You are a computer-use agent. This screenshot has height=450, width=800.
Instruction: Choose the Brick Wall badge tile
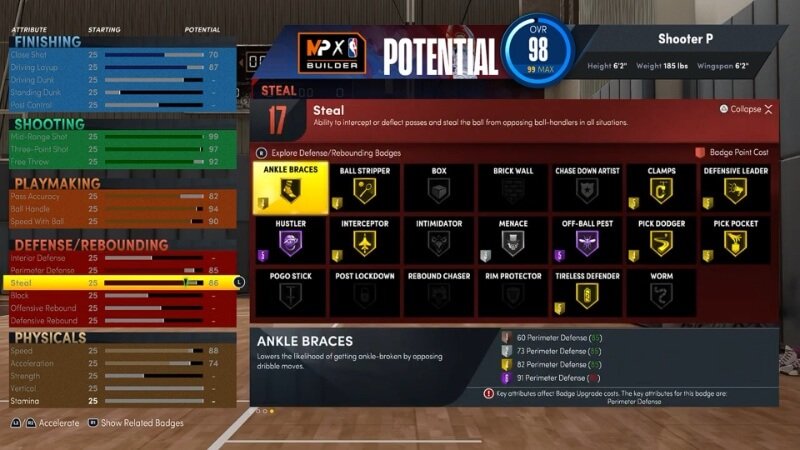[x=513, y=188]
